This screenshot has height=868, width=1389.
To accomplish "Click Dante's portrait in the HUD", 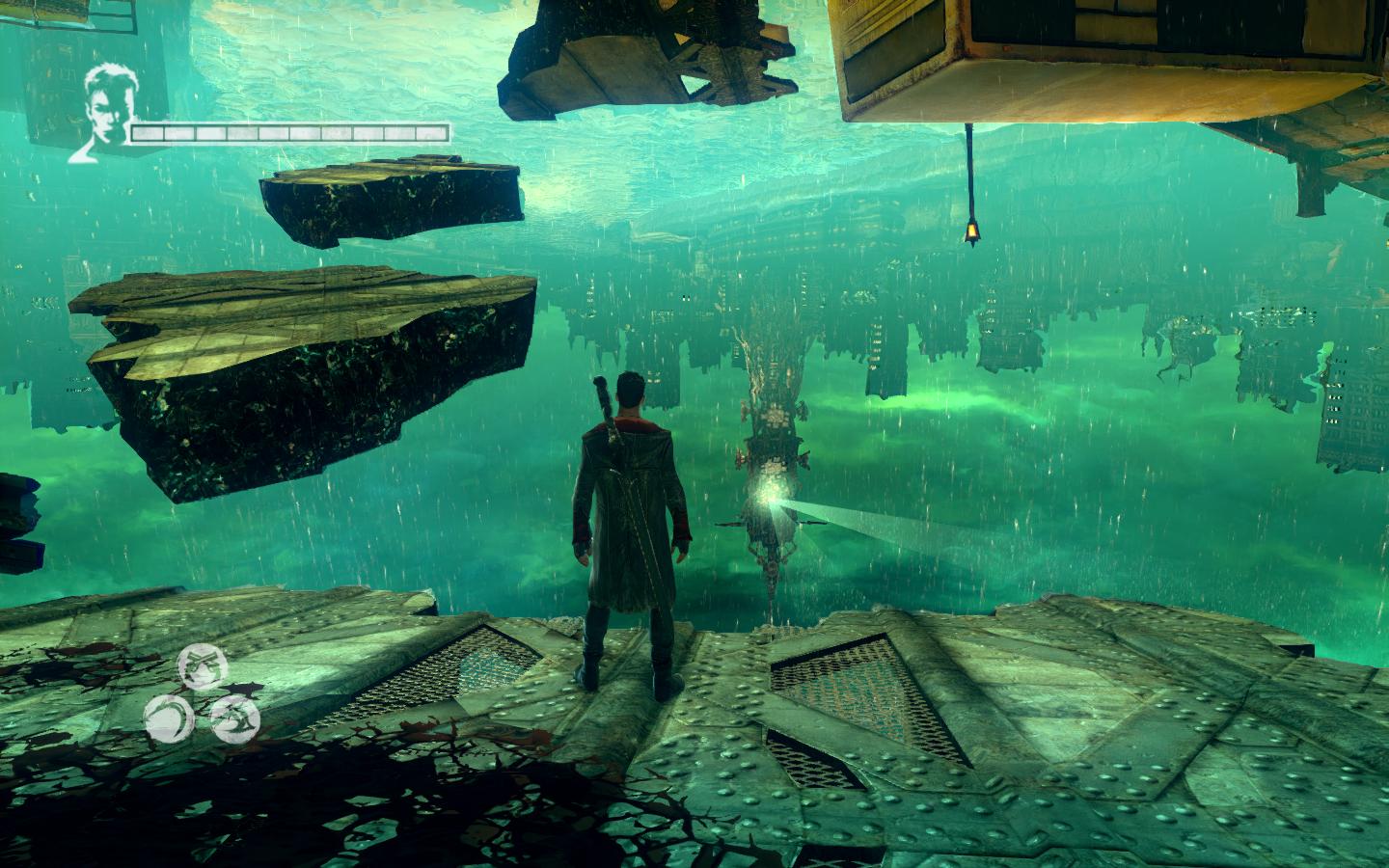I will click(106, 101).
